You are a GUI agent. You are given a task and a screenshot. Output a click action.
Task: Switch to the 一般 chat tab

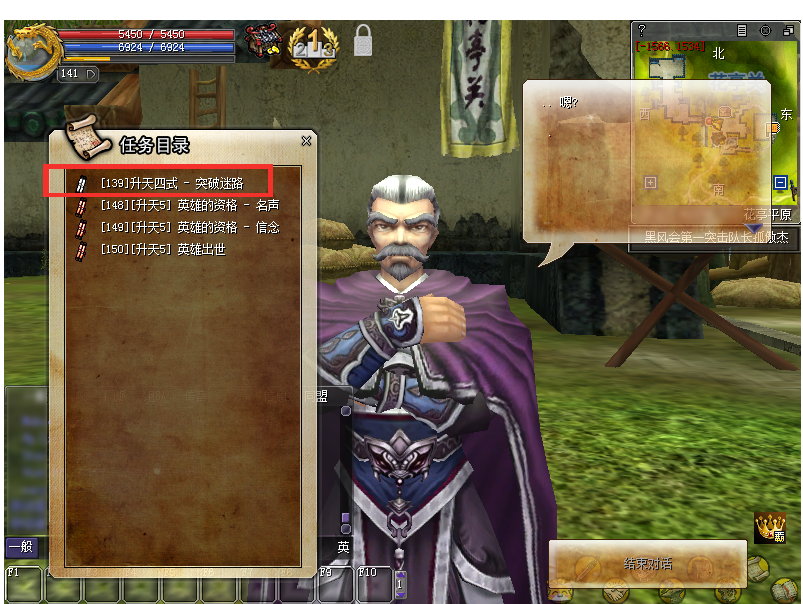tap(21, 547)
